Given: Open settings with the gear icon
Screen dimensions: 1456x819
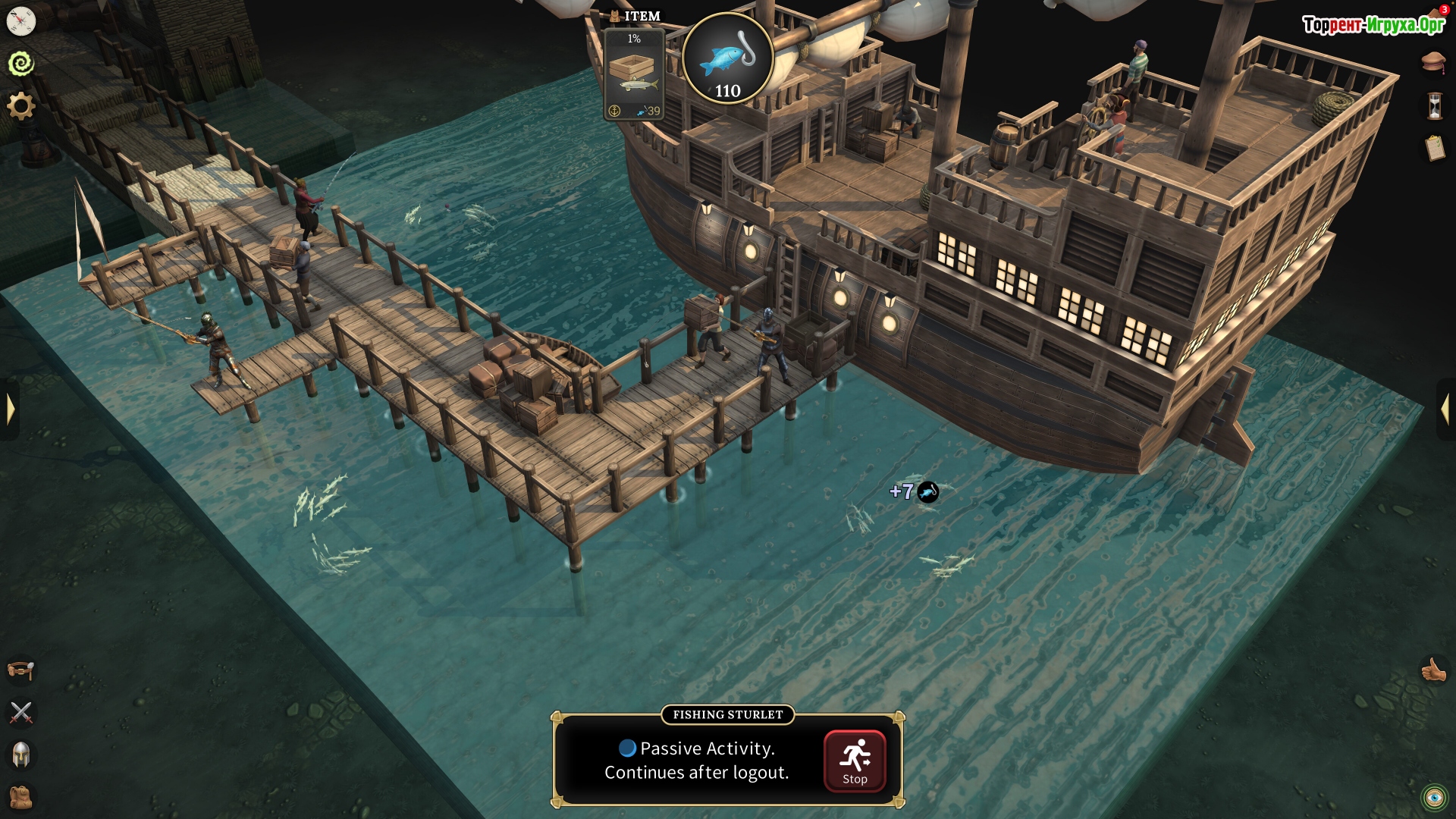Looking at the screenshot, I should 21,105.
